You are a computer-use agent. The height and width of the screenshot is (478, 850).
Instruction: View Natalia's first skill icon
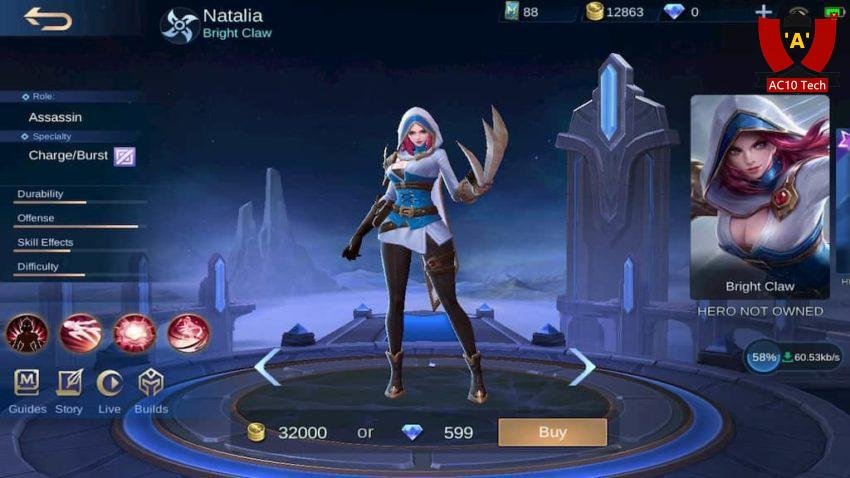(x=27, y=333)
